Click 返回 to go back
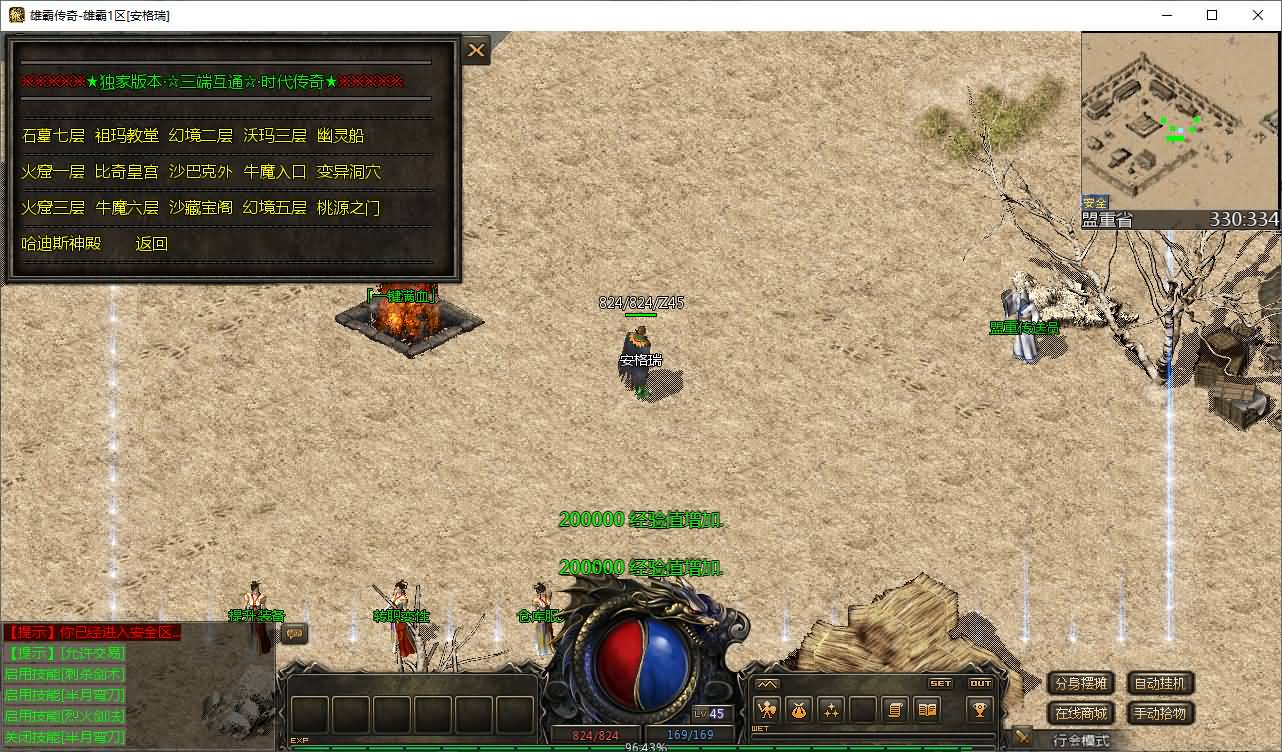Image resolution: width=1282 pixels, height=752 pixels. coord(151,244)
